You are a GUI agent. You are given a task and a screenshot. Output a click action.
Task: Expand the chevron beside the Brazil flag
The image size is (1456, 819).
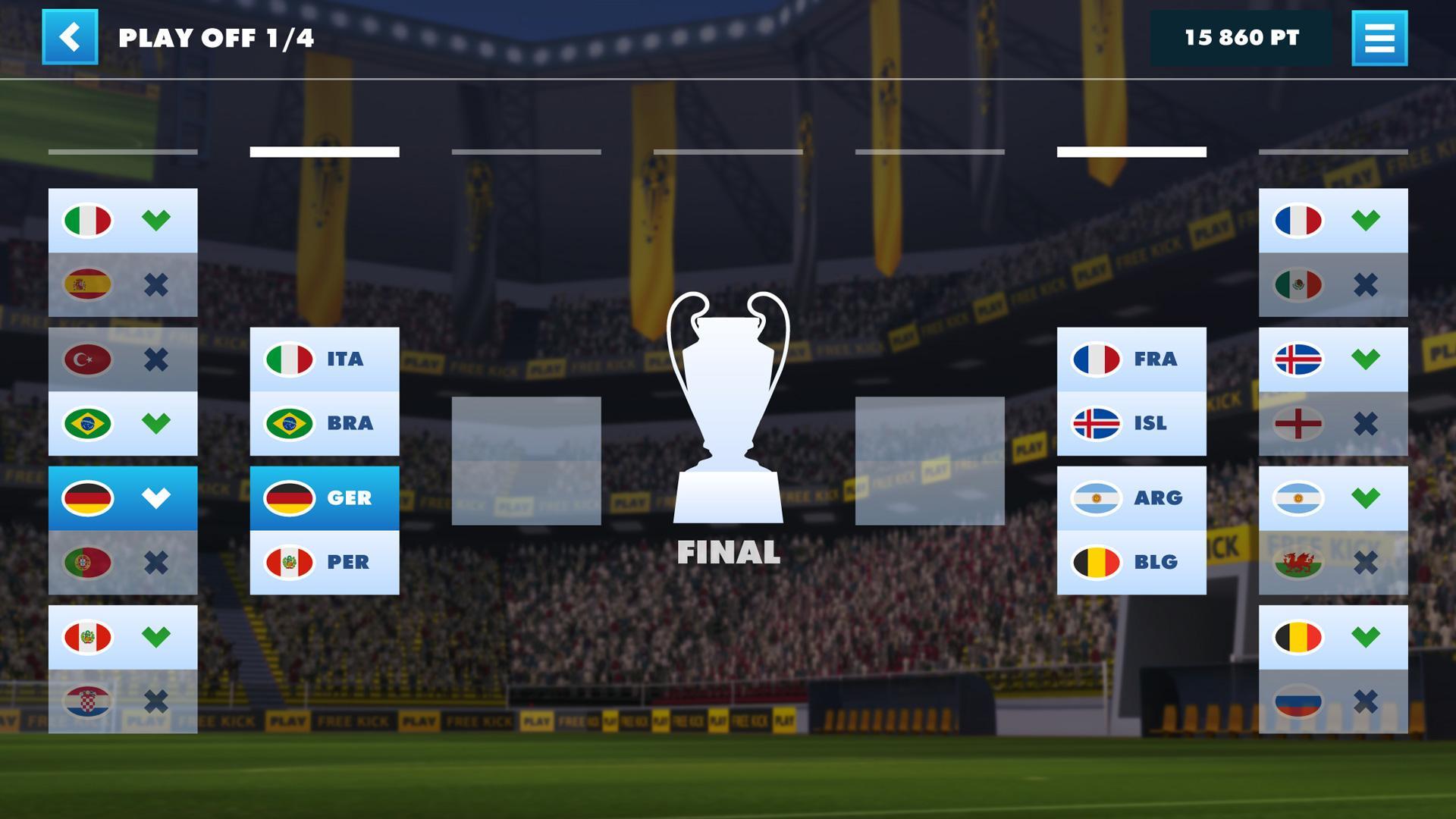pos(157,423)
